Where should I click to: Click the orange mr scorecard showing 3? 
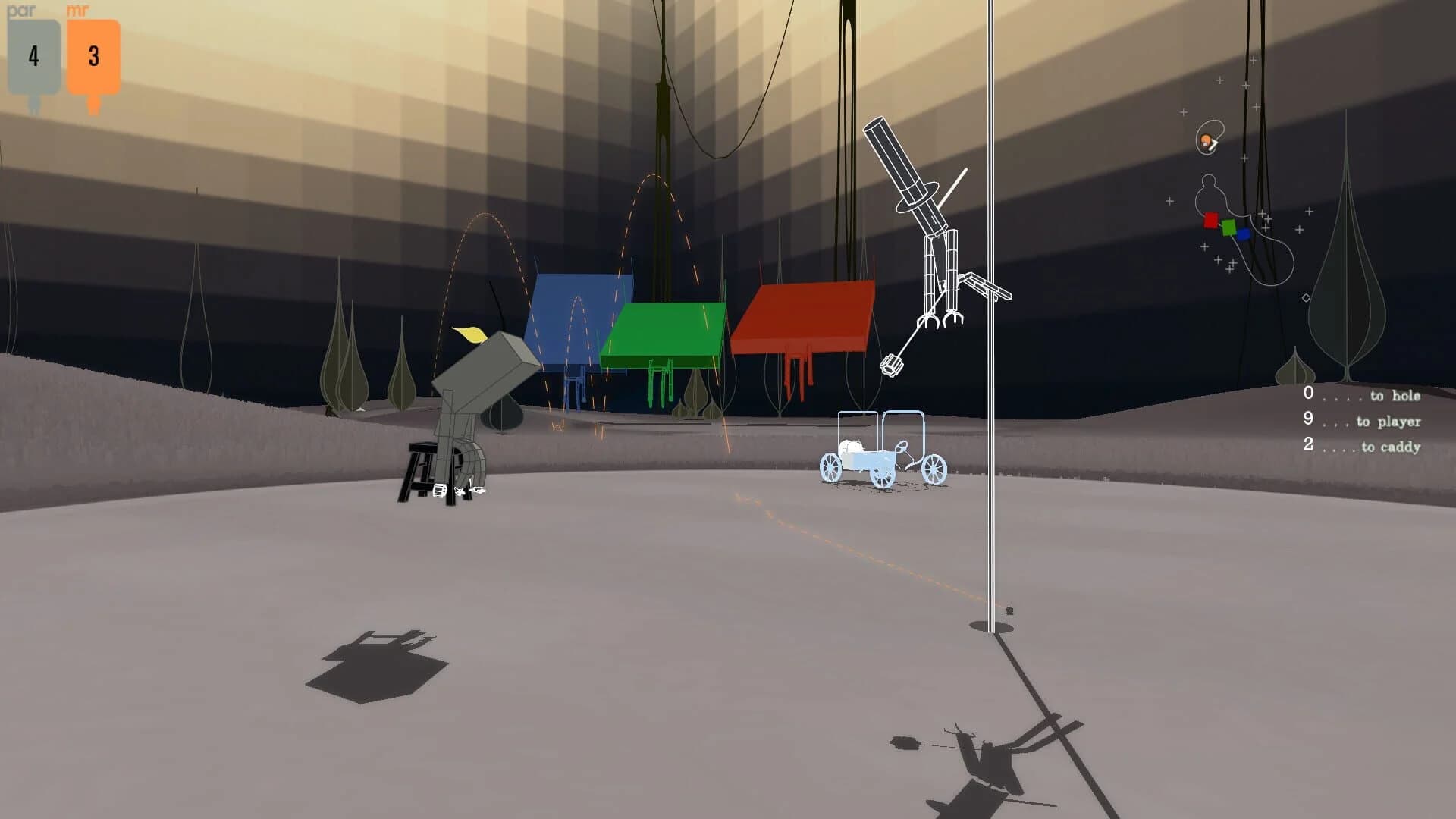(93, 55)
